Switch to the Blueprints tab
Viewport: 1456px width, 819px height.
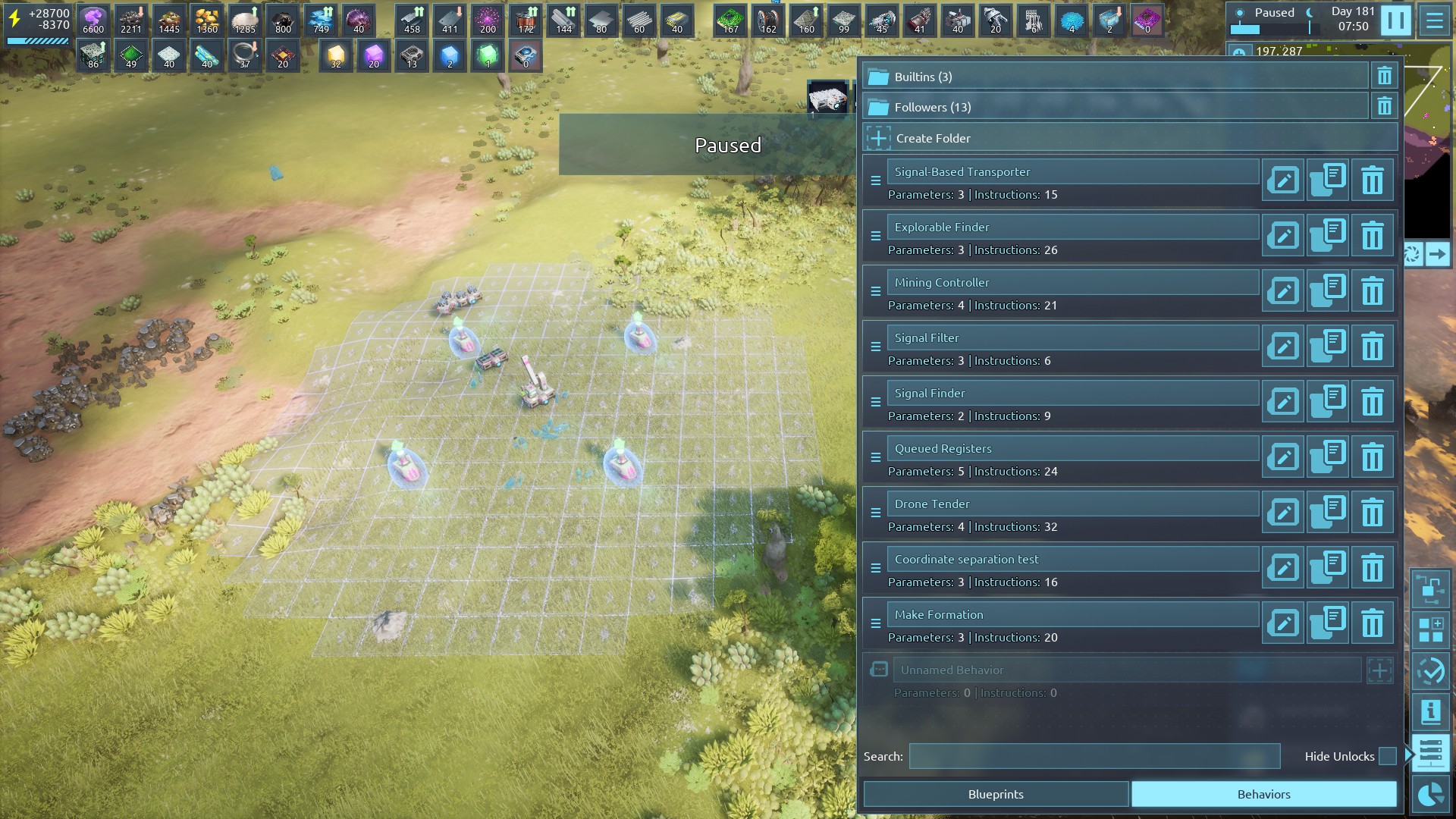click(996, 794)
